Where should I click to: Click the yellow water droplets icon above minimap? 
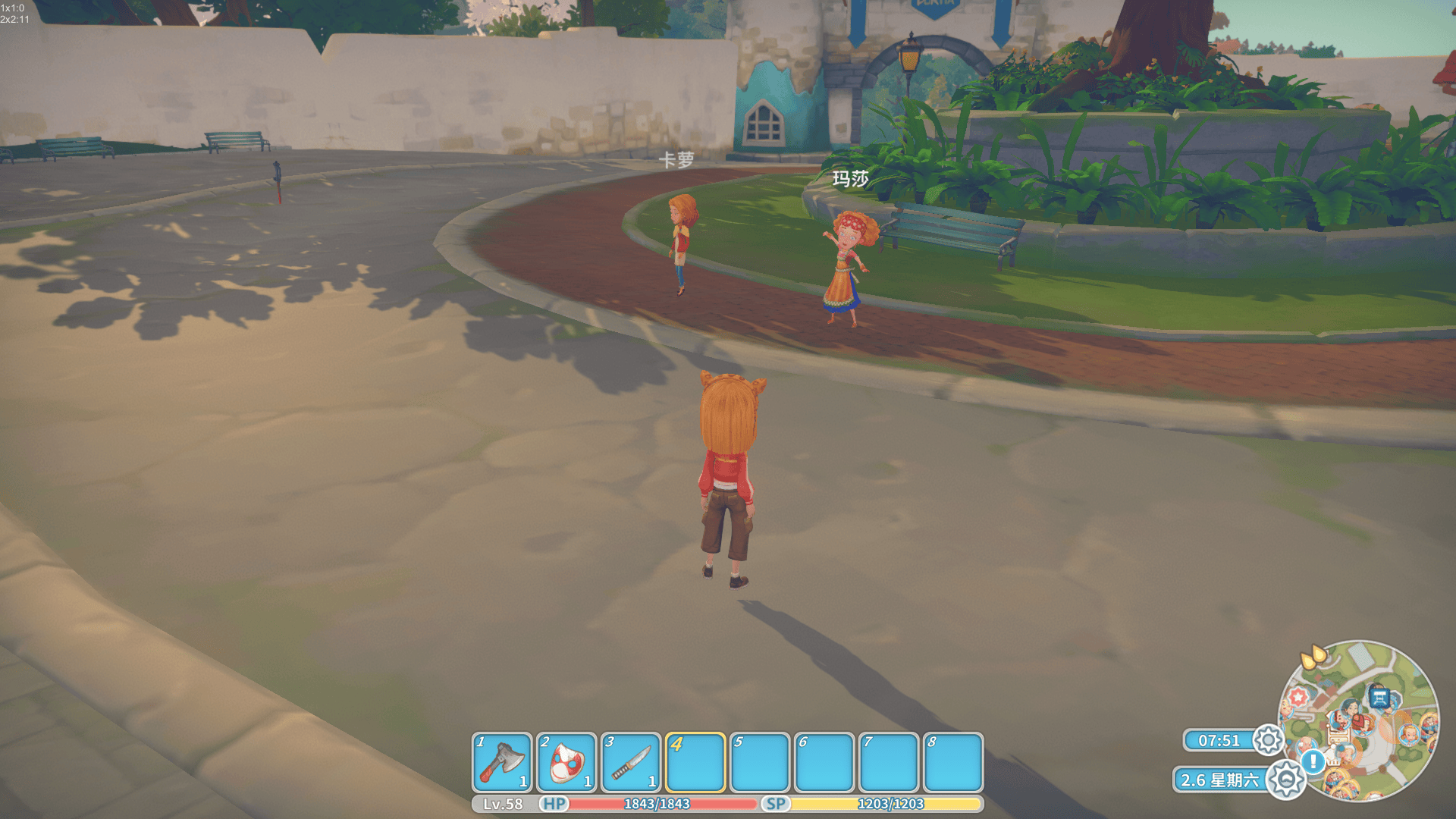(1313, 656)
